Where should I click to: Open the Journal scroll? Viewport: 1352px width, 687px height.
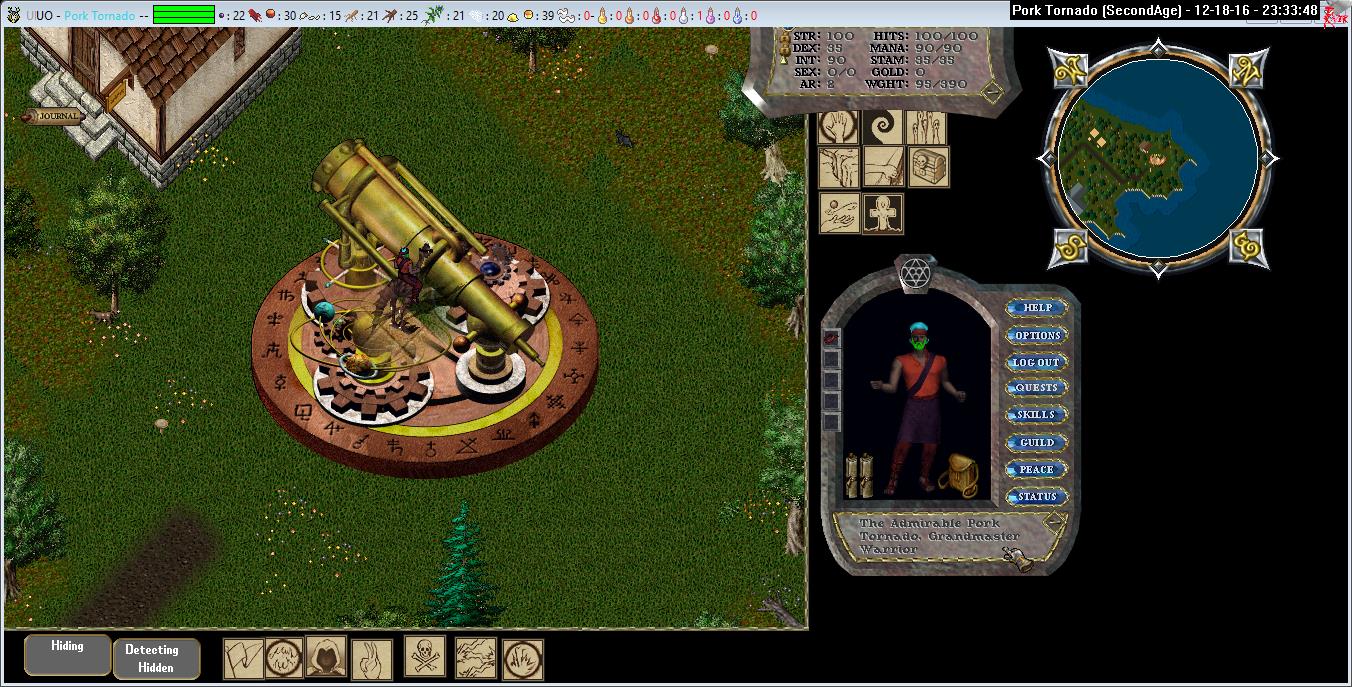[57, 116]
